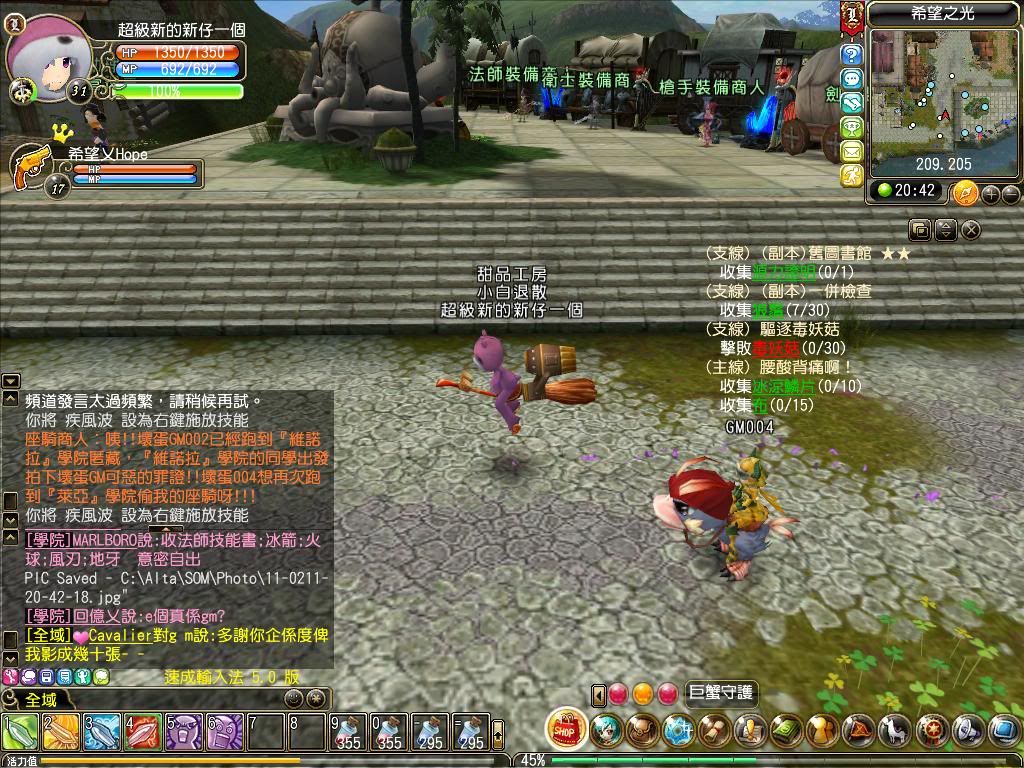Select the 全域 chat channel tab
Viewport: 1024px width, 768px height.
point(40,699)
